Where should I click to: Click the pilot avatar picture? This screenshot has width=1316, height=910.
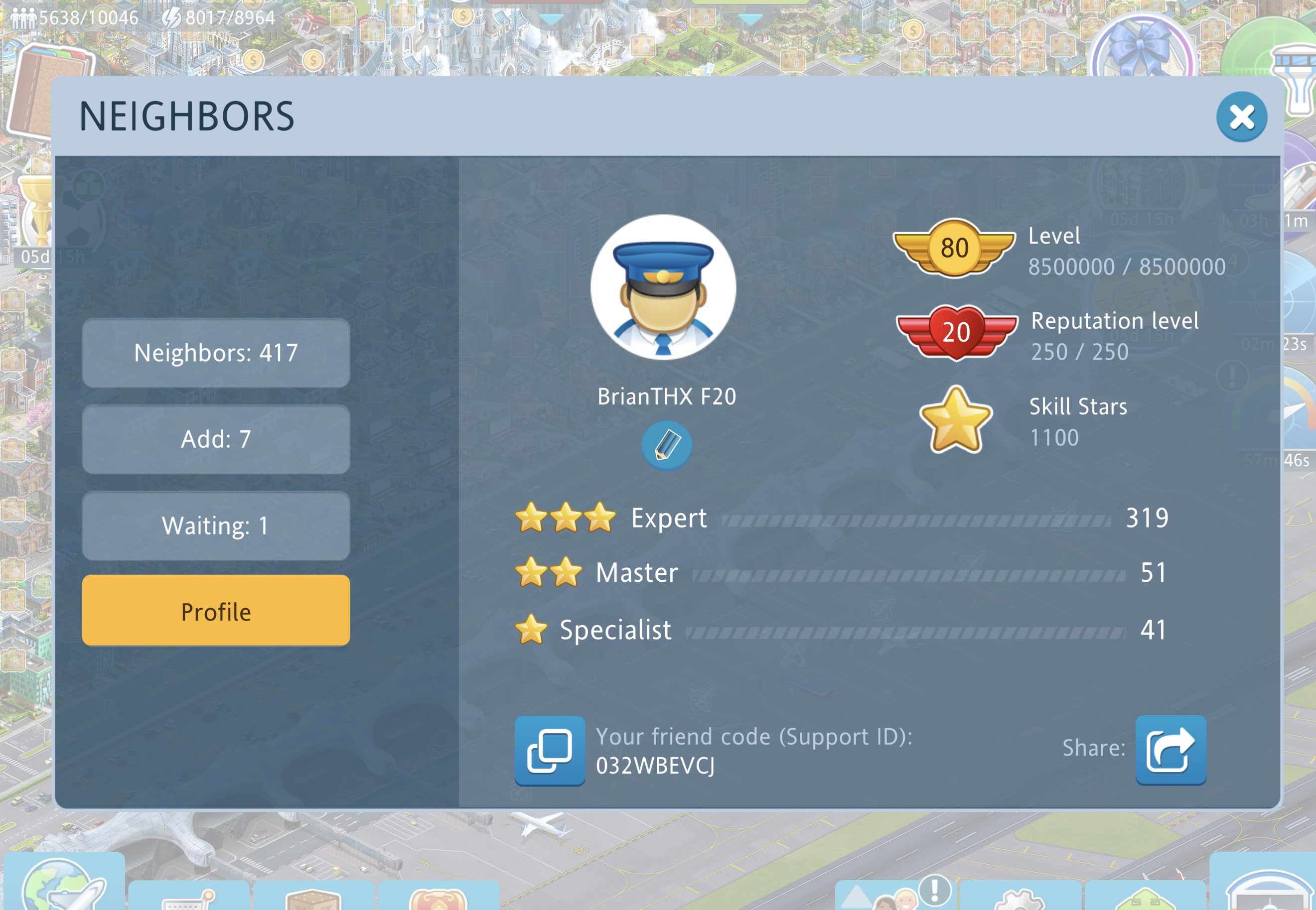(x=663, y=287)
